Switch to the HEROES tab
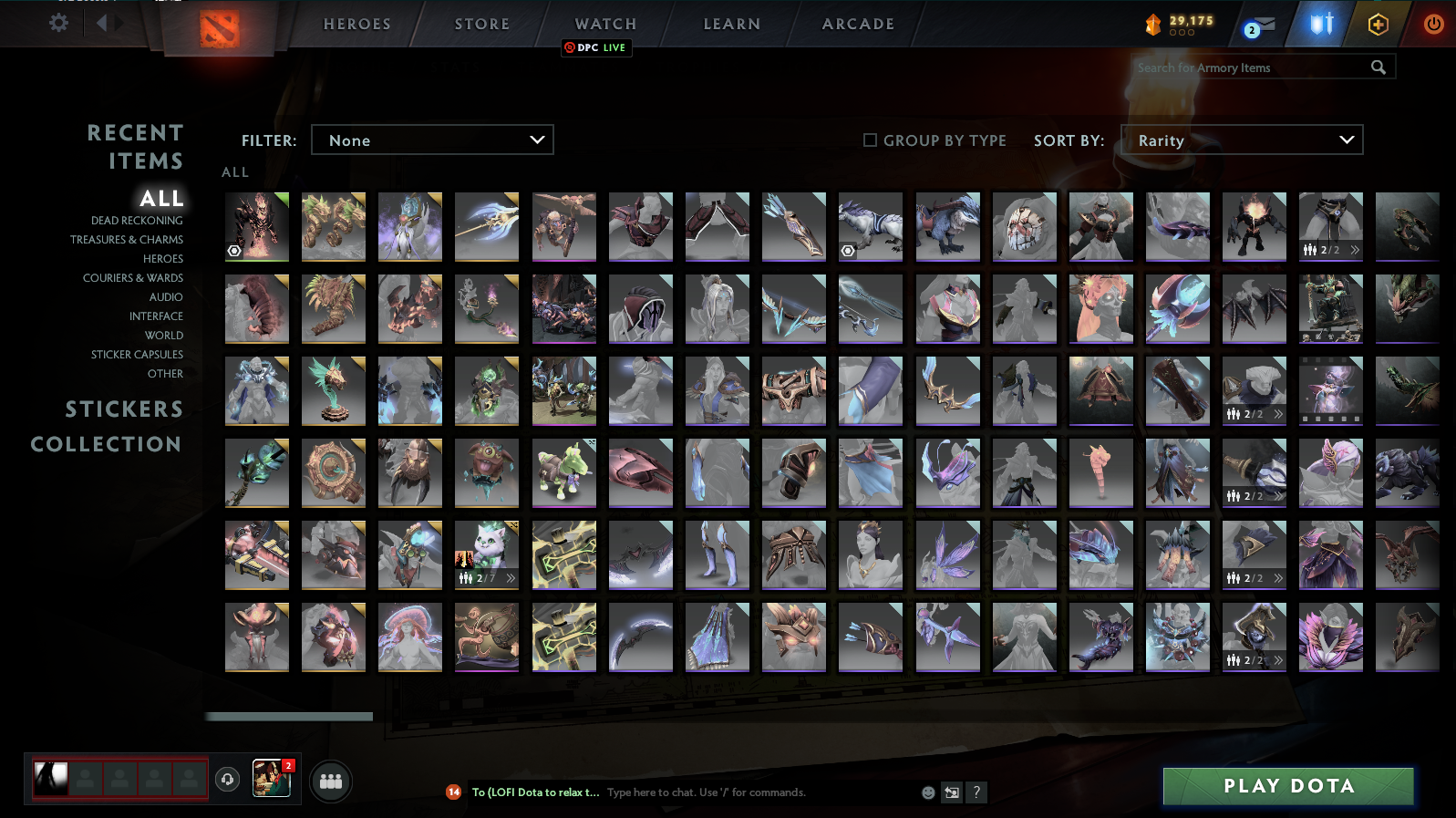The width and height of the screenshot is (1456, 818). [356, 25]
